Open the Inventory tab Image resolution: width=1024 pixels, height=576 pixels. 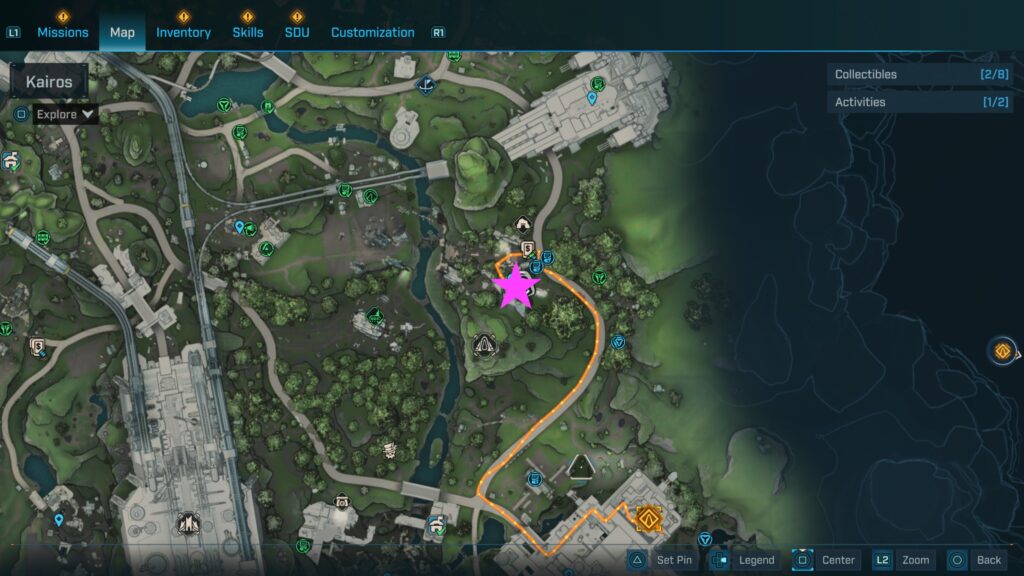point(183,32)
